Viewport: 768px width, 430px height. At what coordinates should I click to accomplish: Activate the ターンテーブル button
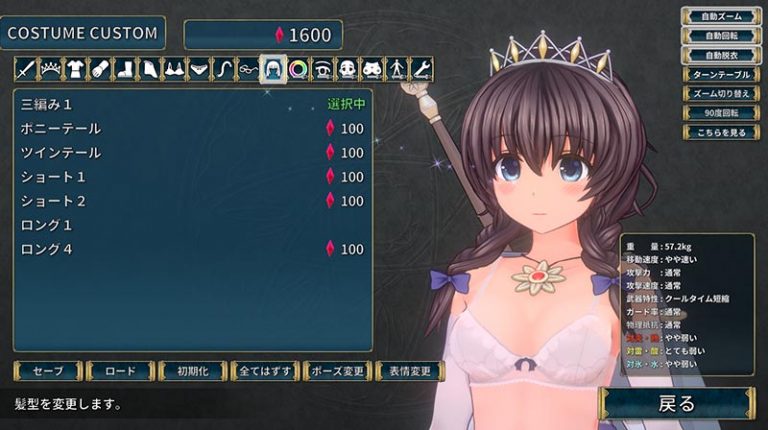(x=716, y=74)
